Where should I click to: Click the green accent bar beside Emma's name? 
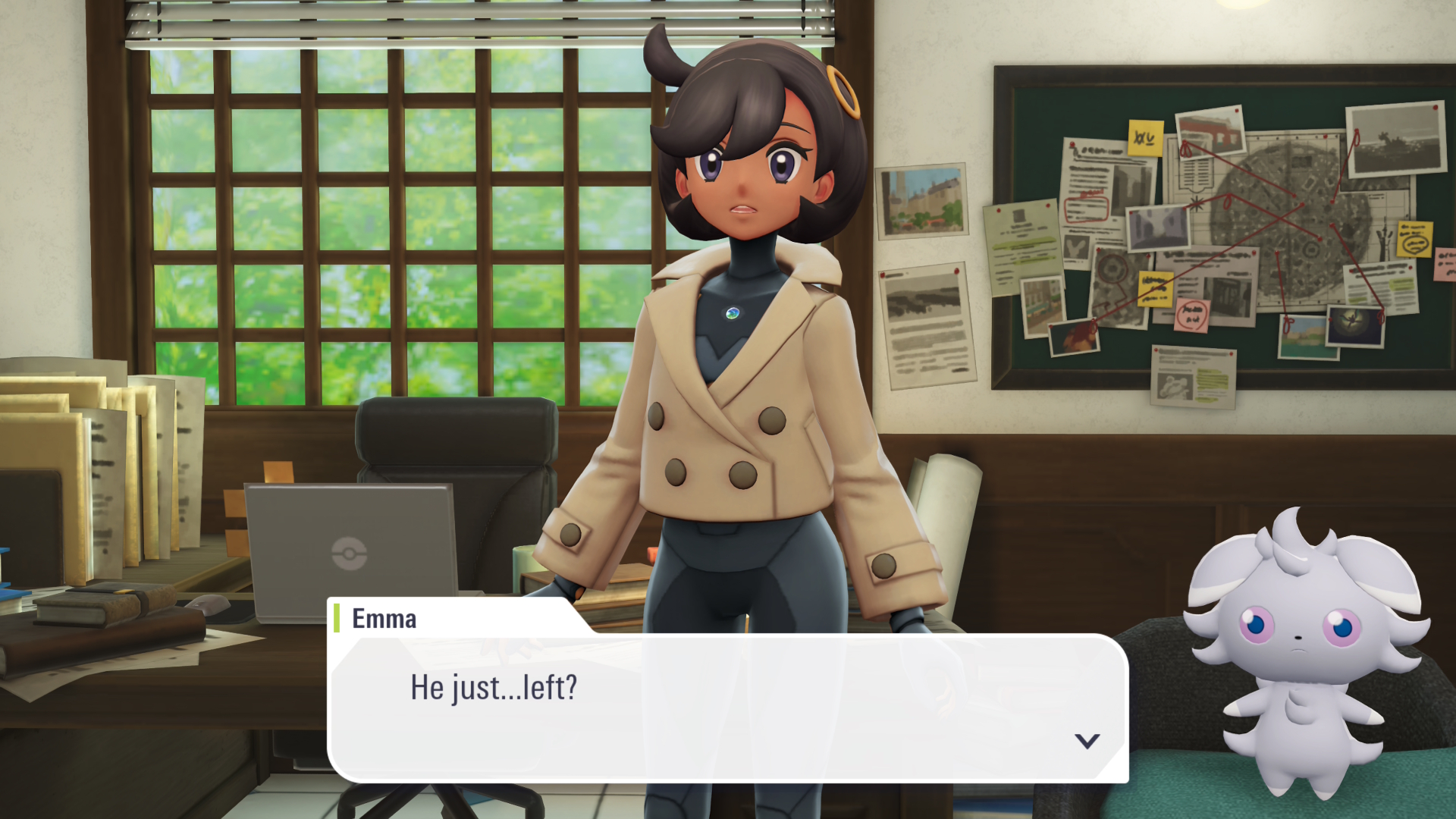(337, 618)
